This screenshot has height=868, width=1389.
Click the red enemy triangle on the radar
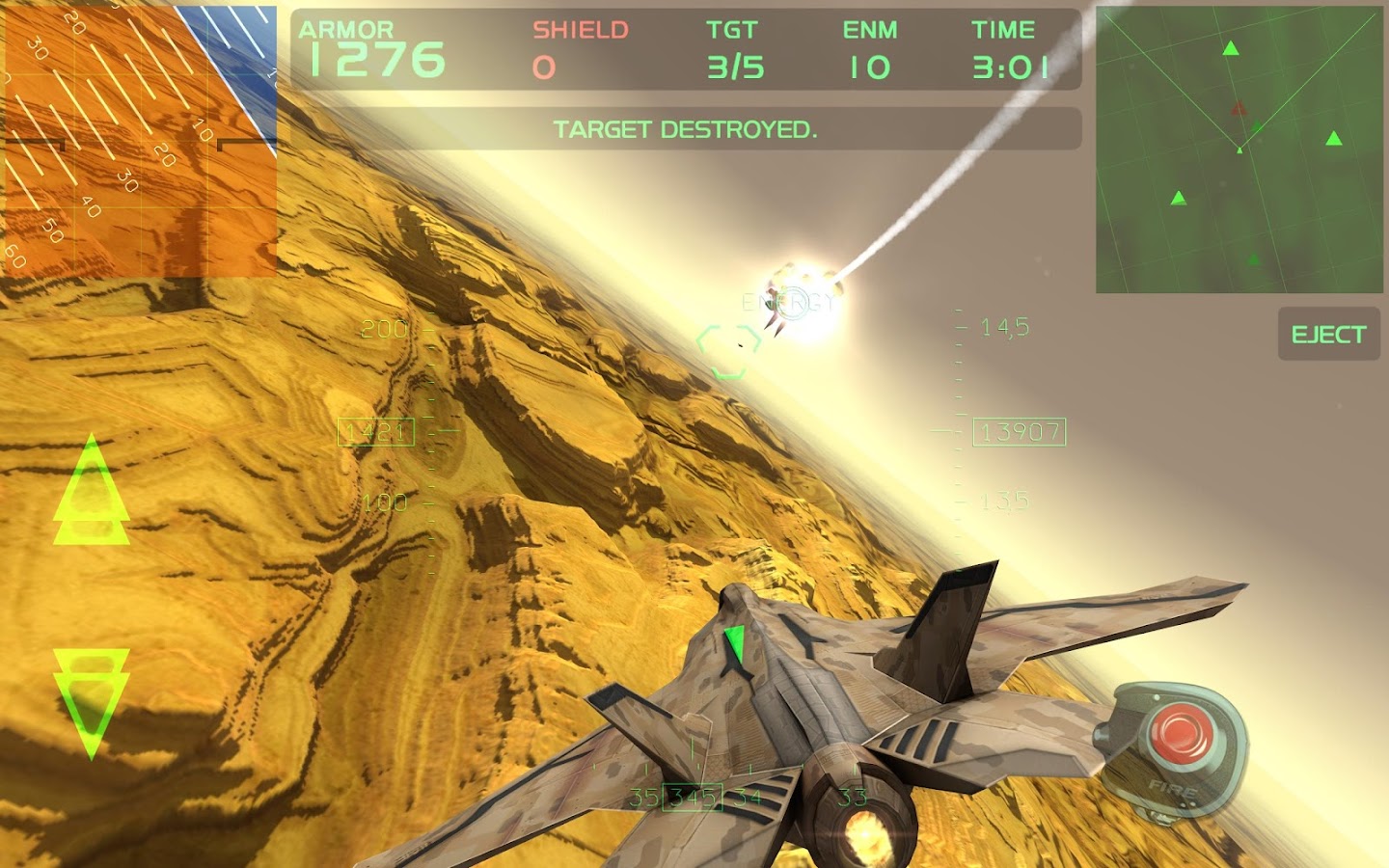[x=1240, y=109]
